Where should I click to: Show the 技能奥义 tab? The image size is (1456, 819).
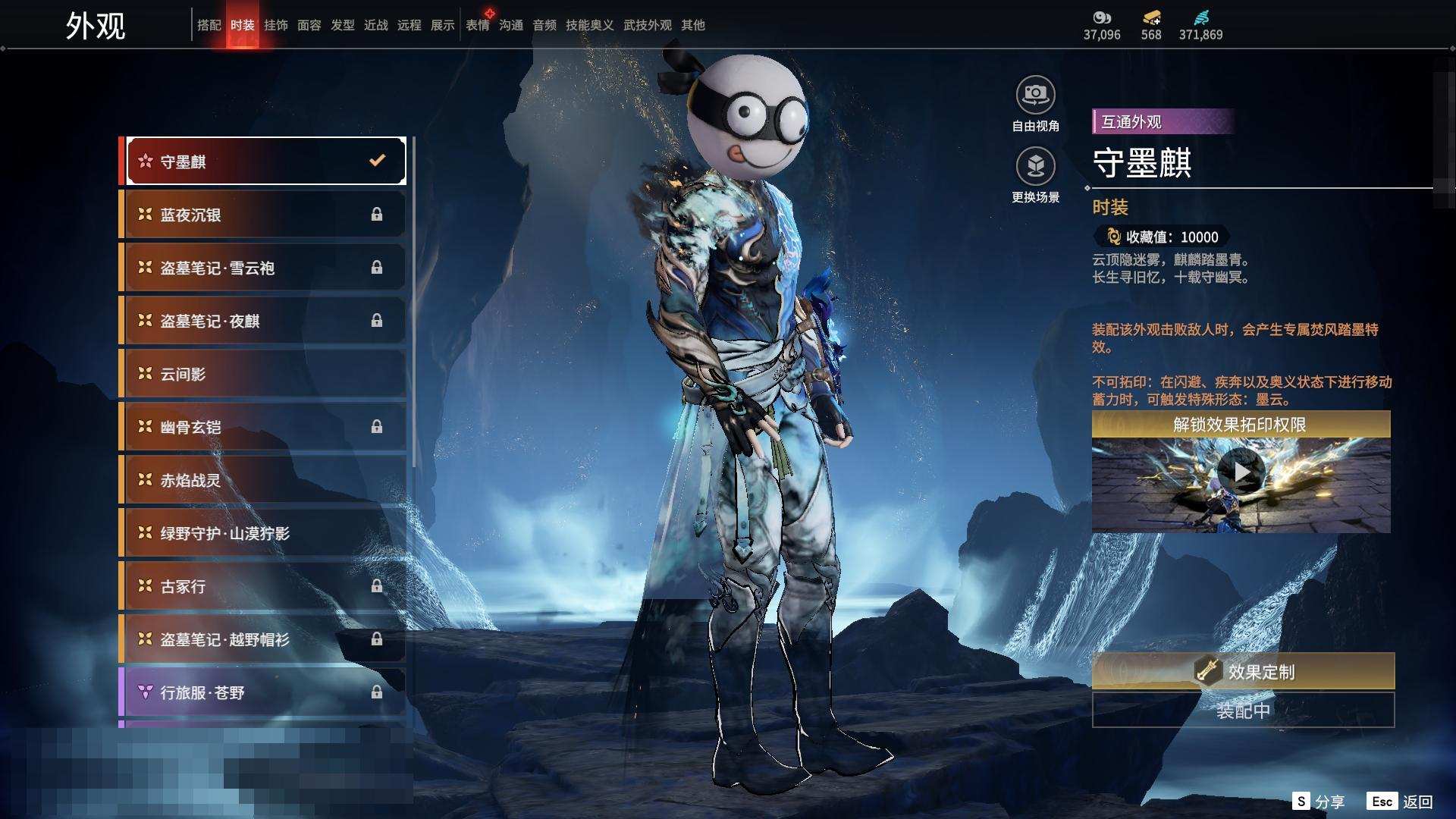click(589, 25)
